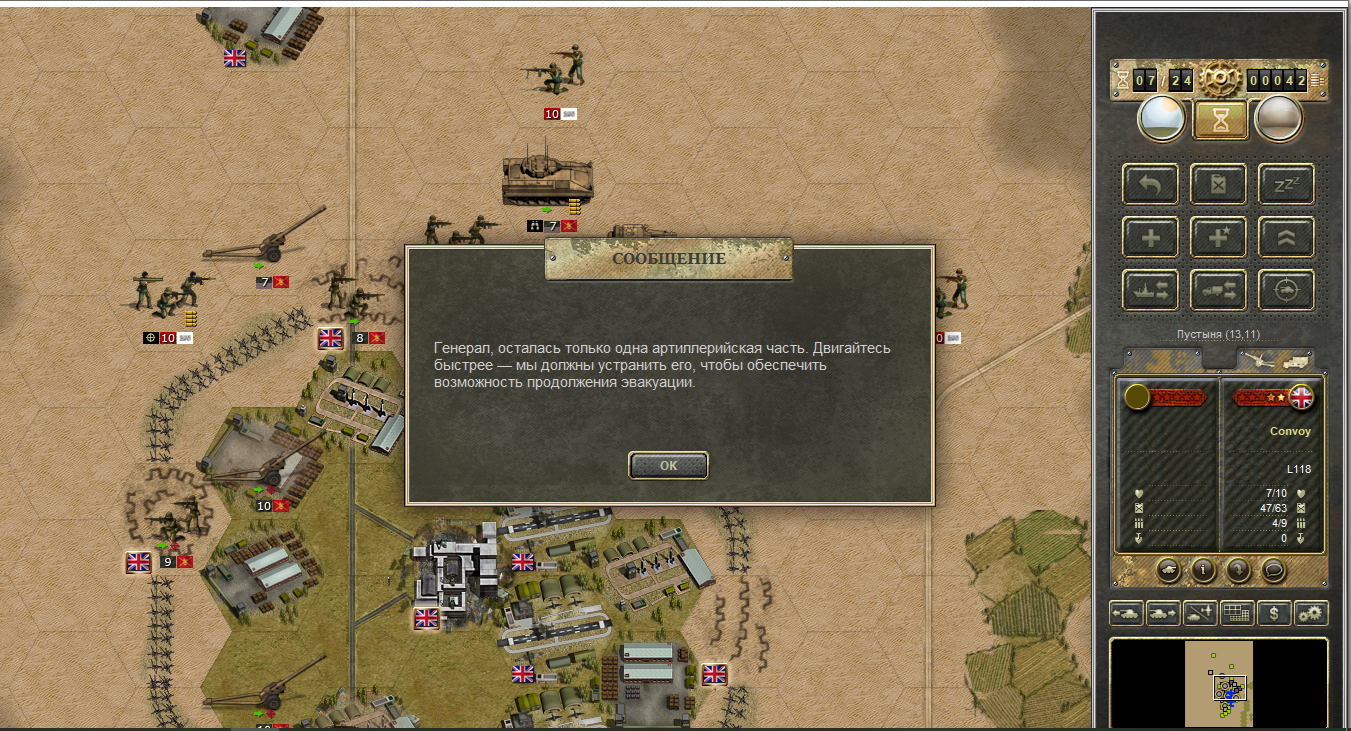Image resolution: width=1351 pixels, height=731 pixels.
Task: Open the purchase menu dollar button
Action: (1273, 613)
